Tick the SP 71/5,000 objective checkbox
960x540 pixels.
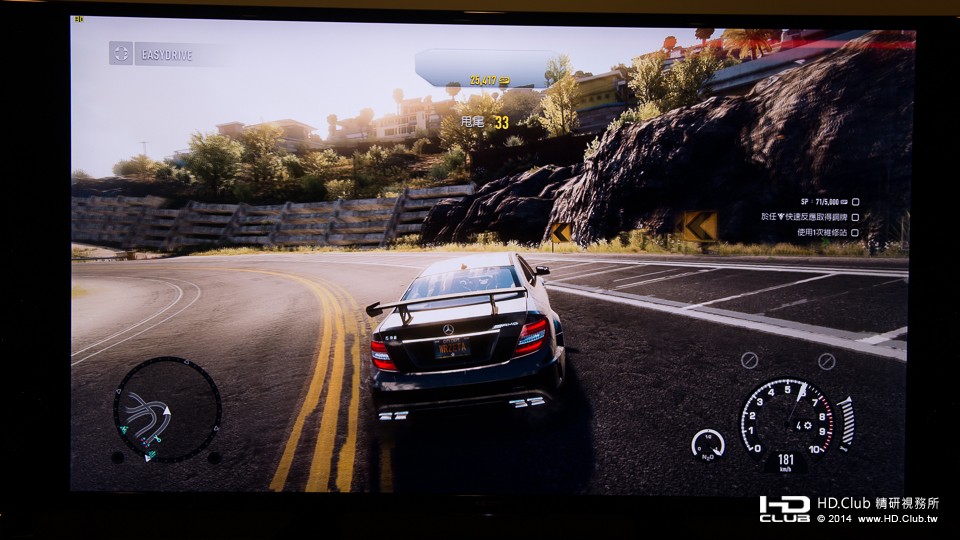[x=855, y=202]
